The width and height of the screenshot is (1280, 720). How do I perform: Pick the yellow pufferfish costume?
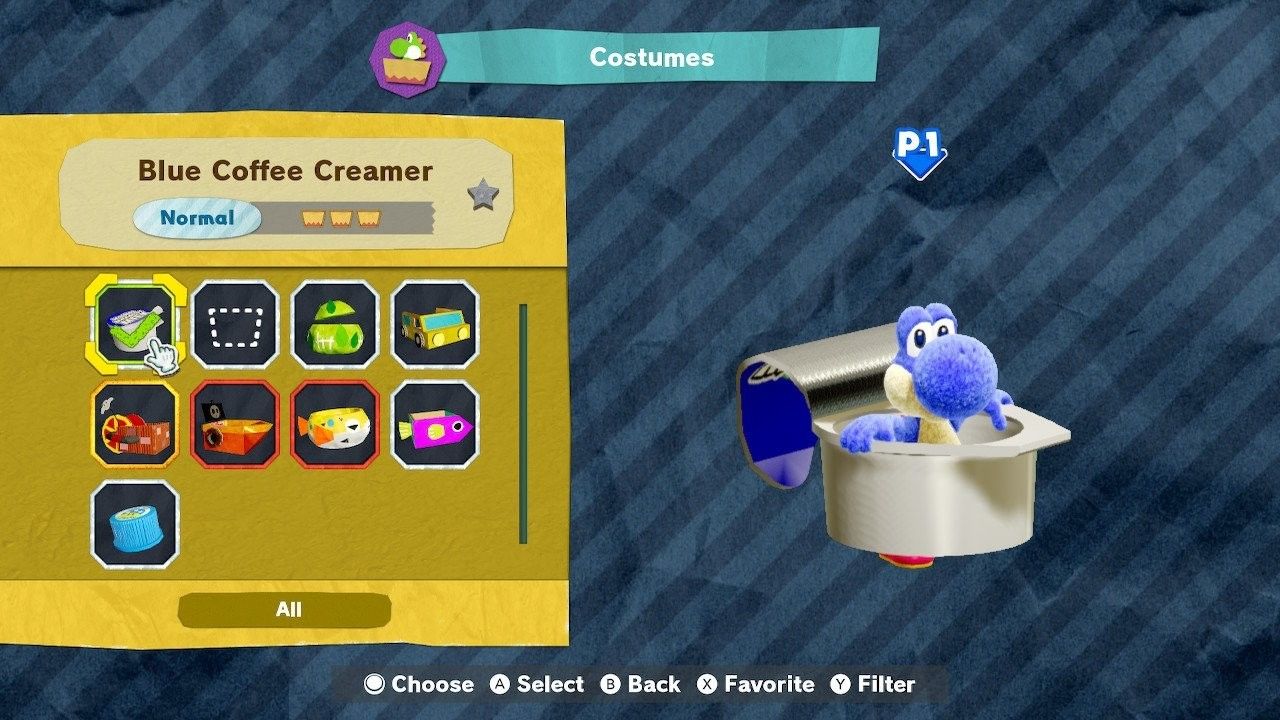click(x=335, y=424)
